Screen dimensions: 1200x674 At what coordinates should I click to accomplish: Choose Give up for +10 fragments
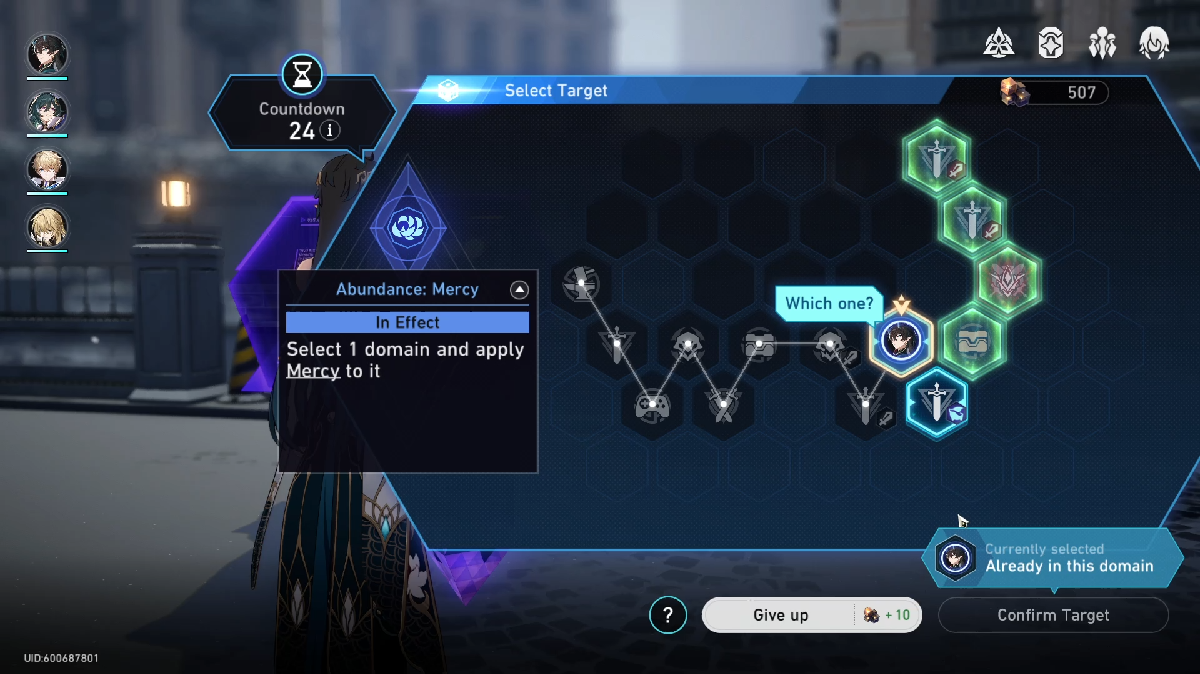(780, 615)
